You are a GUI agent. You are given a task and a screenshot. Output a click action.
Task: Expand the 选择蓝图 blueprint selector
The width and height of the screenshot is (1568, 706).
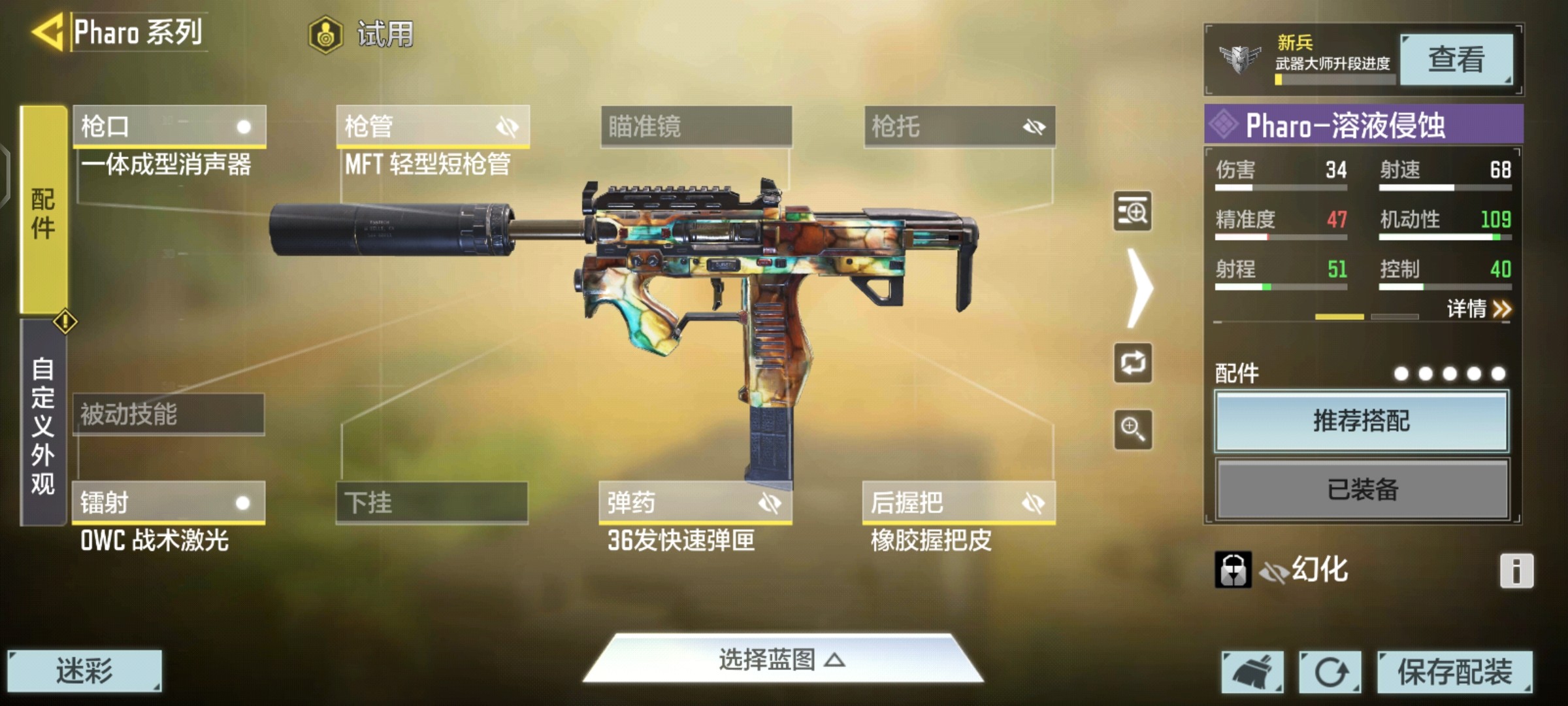782,660
